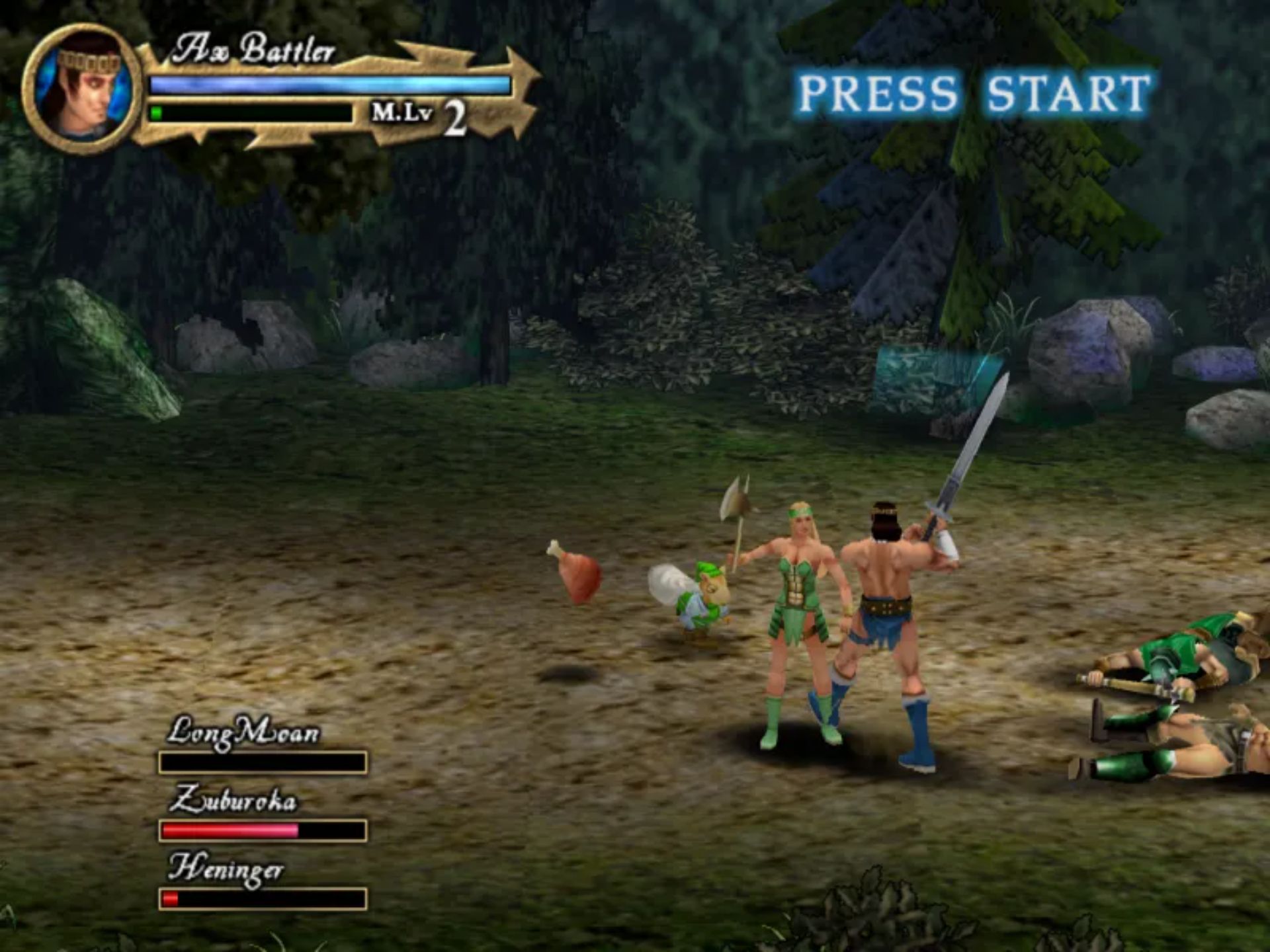Click the Ax Battler character portrait
The image size is (1270, 952).
[x=83, y=89]
